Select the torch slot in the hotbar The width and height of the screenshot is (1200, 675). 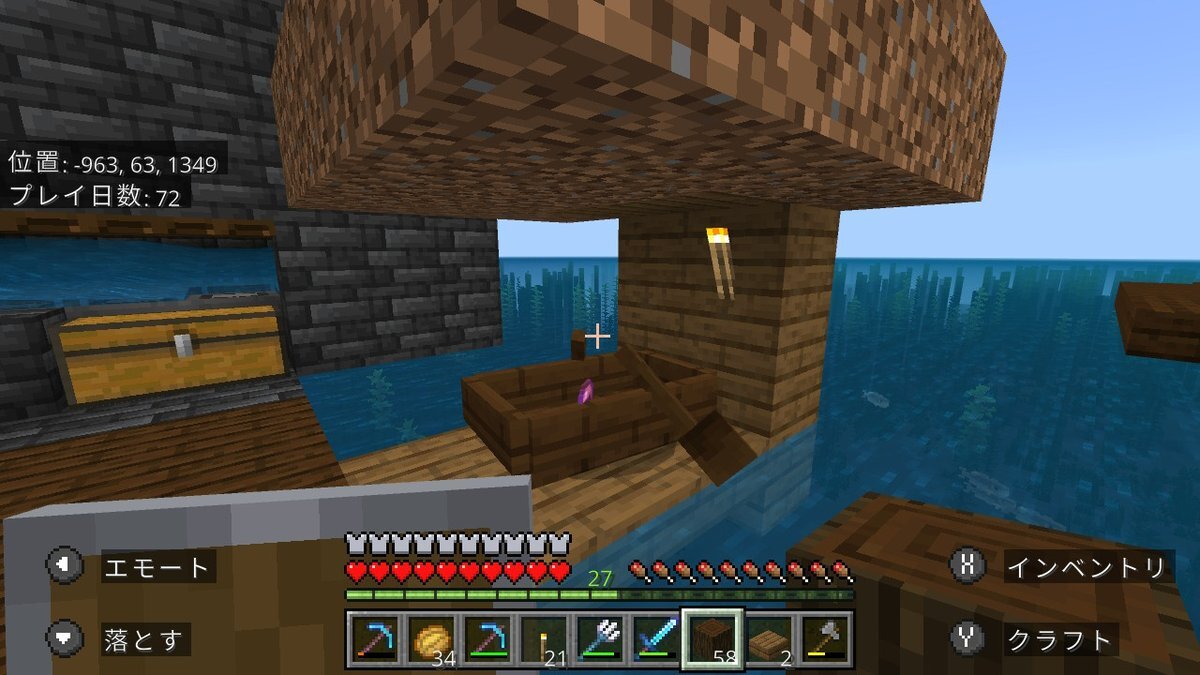tap(543, 639)
